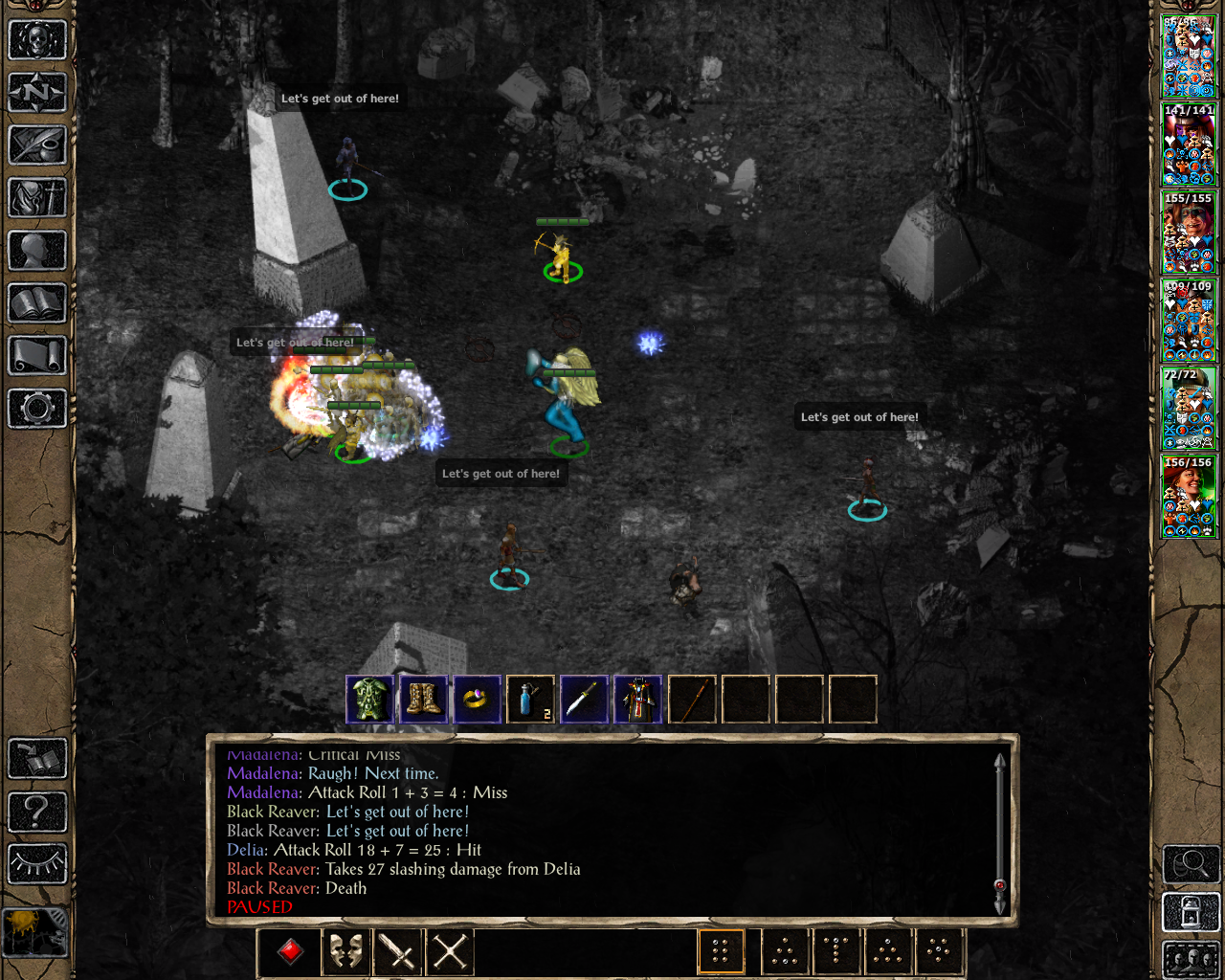Use the leather boots quick slot
Viewport: 1225px width, 980px height.
tap(423, 700)
